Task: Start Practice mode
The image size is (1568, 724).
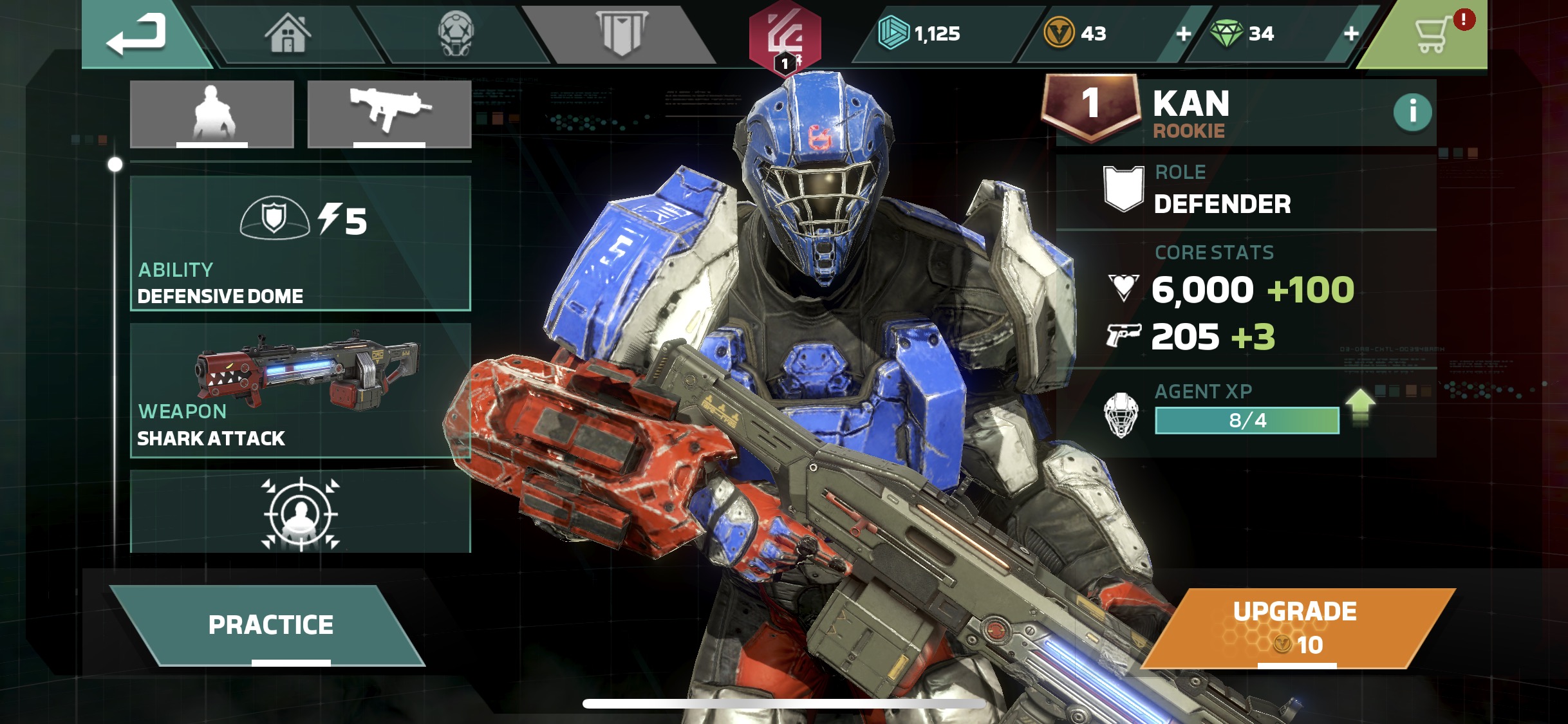Action: (x=270, y=625)
